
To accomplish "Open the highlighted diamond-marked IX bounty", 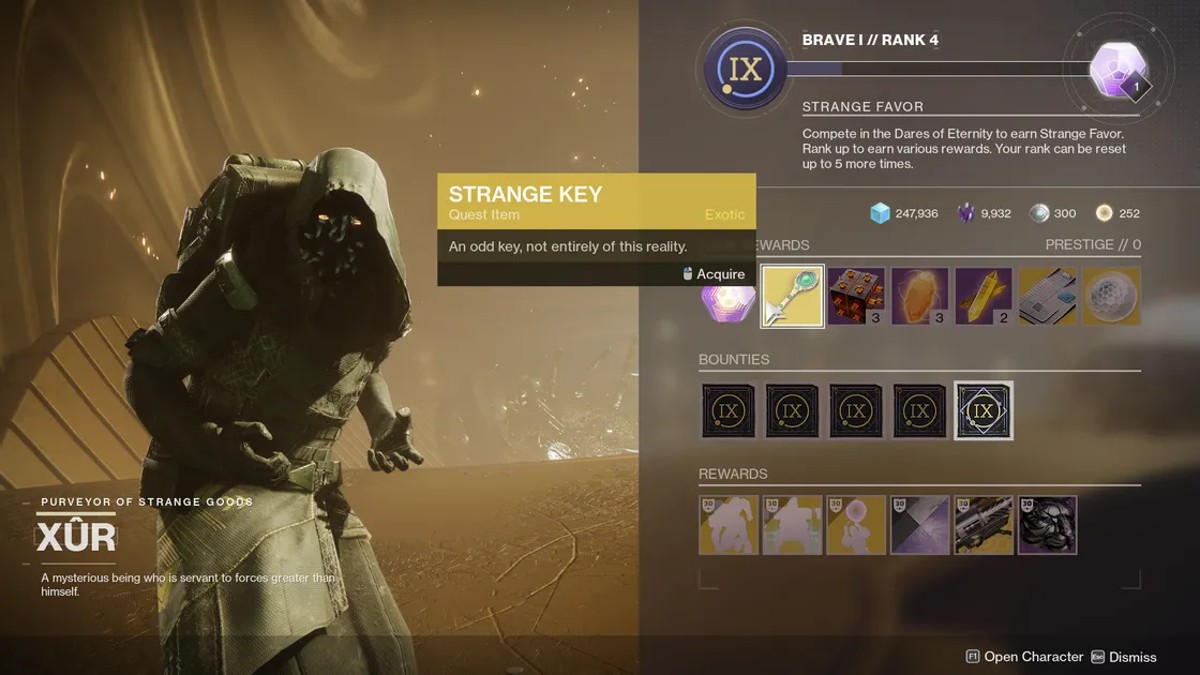I will coord(984,410).
